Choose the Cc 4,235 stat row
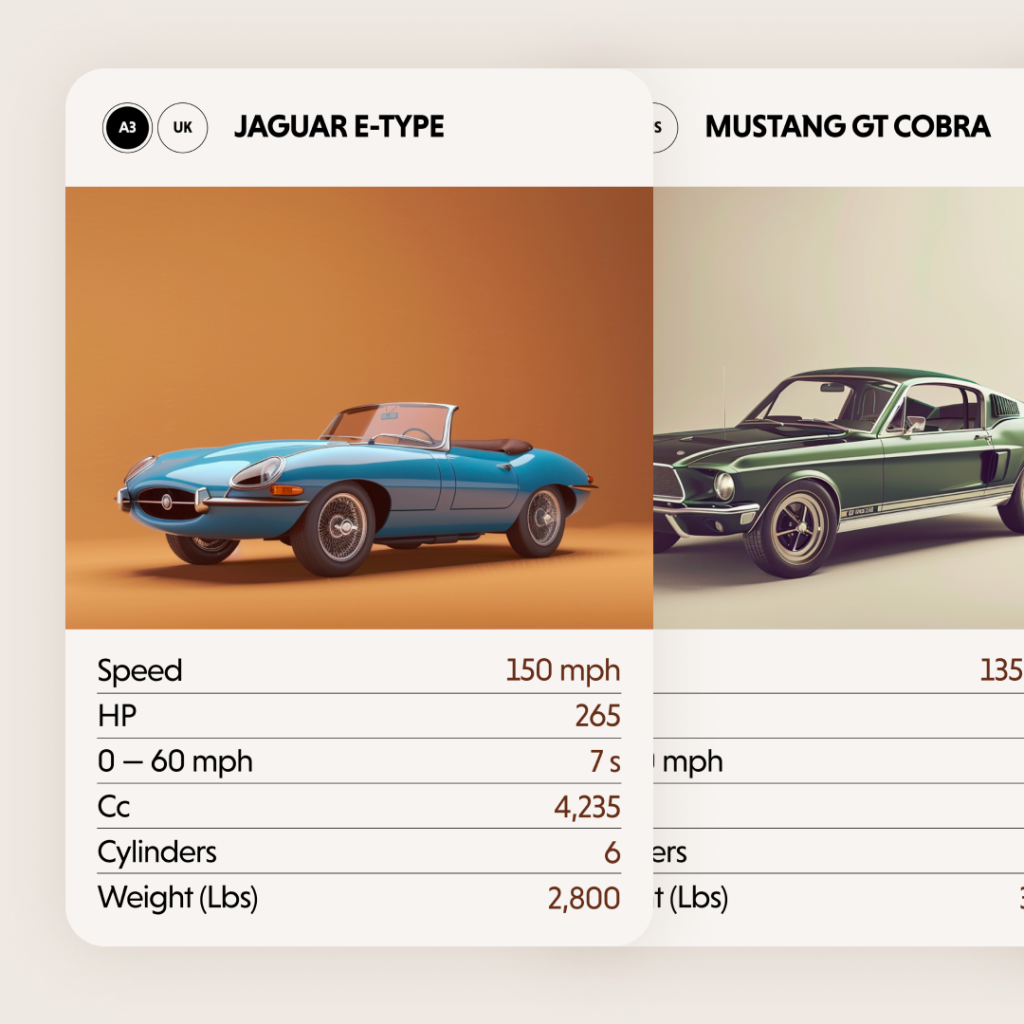This screenshot has width=1024, height=1024. 358,806
